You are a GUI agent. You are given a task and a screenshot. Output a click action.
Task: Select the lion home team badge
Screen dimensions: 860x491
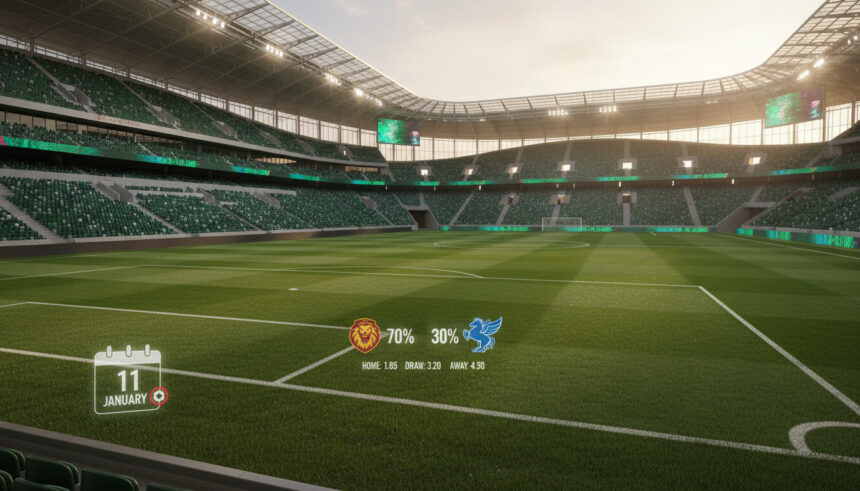[365, 335]
